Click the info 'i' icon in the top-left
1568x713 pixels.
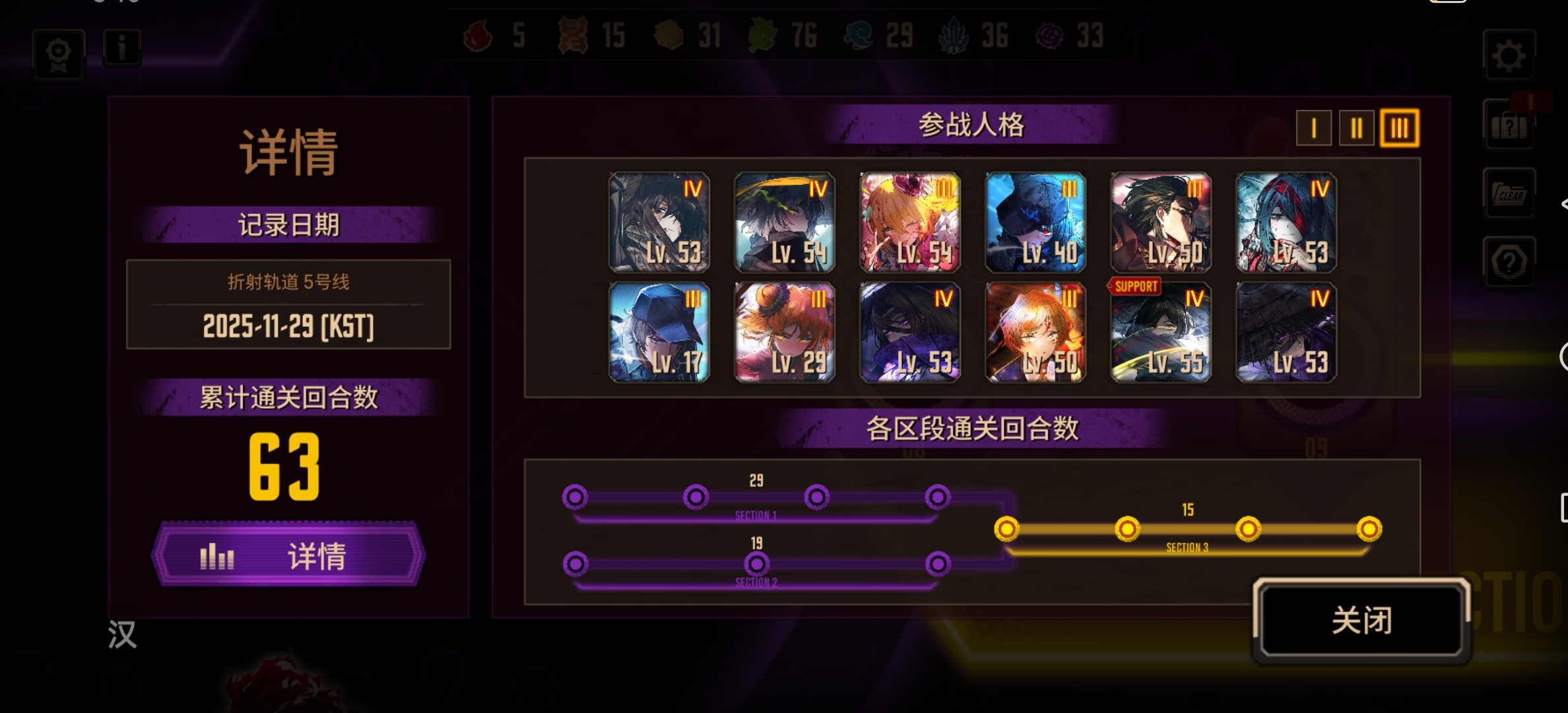(x=121, y=46)
